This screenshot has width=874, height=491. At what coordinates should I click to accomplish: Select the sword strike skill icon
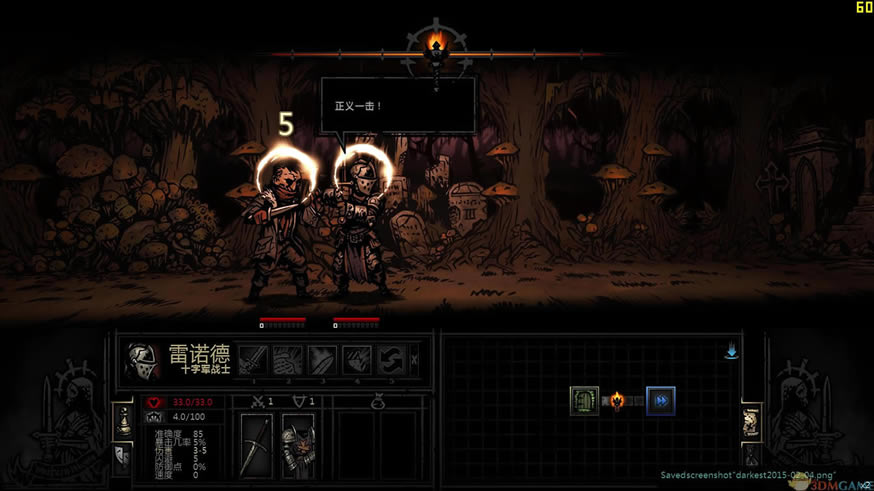pos(253,360)
